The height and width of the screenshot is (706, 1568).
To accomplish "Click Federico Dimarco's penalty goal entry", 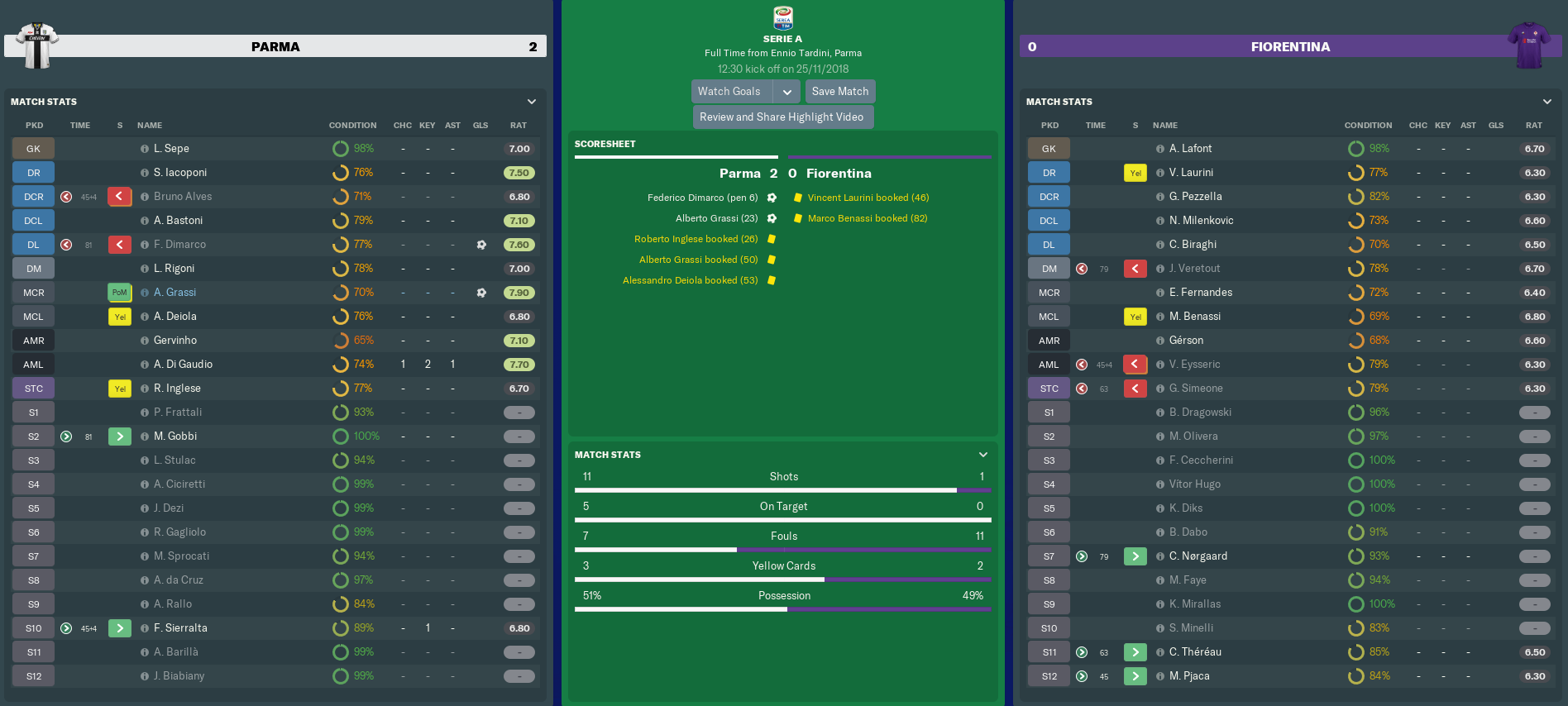I will [x=702, y=198].
